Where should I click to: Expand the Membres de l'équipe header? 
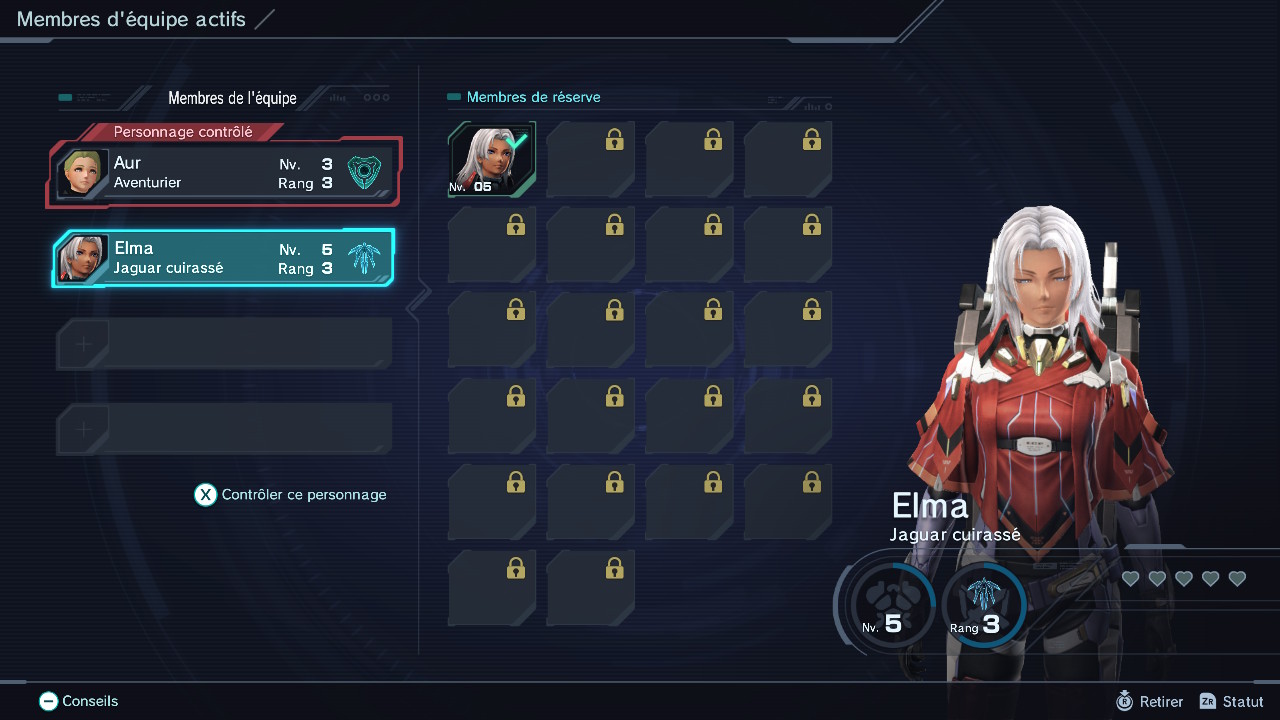point(232,97)
